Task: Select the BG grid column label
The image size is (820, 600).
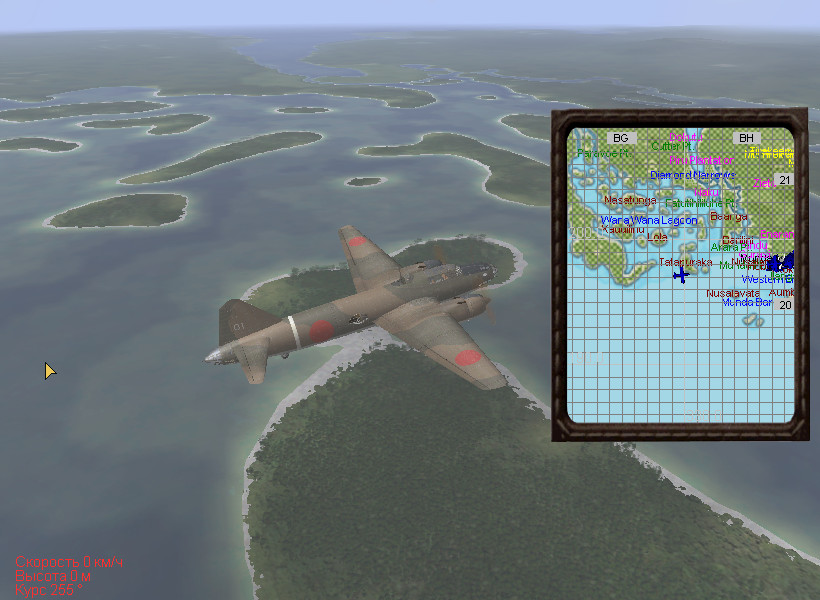Action: (x=621, y=138)
